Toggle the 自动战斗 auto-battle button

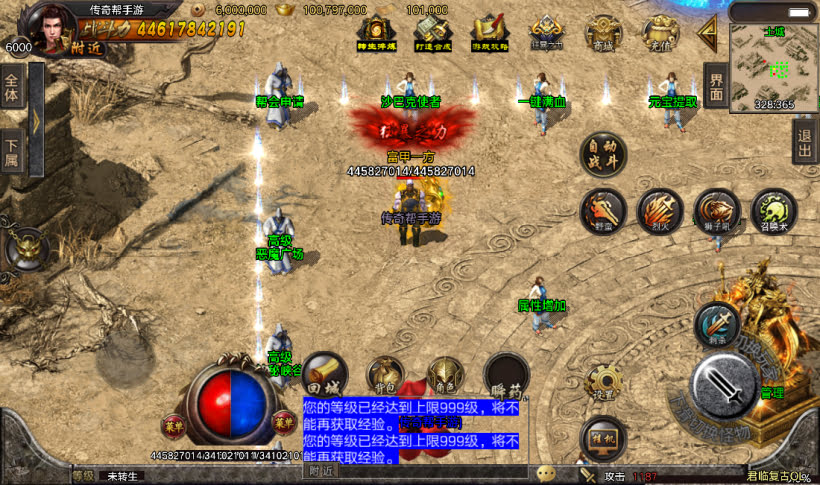[604, 156]
